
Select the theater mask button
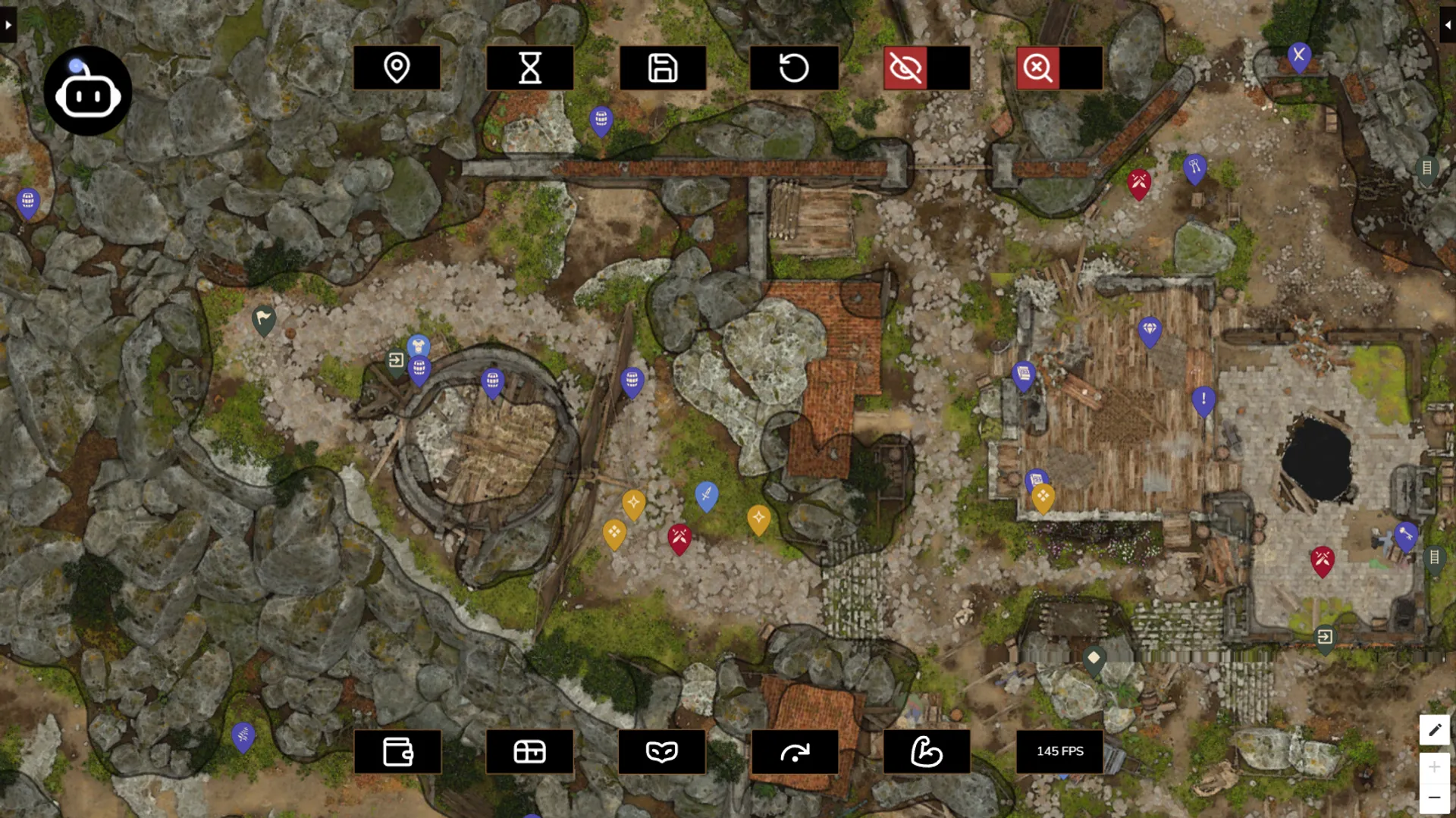[661, 751]
